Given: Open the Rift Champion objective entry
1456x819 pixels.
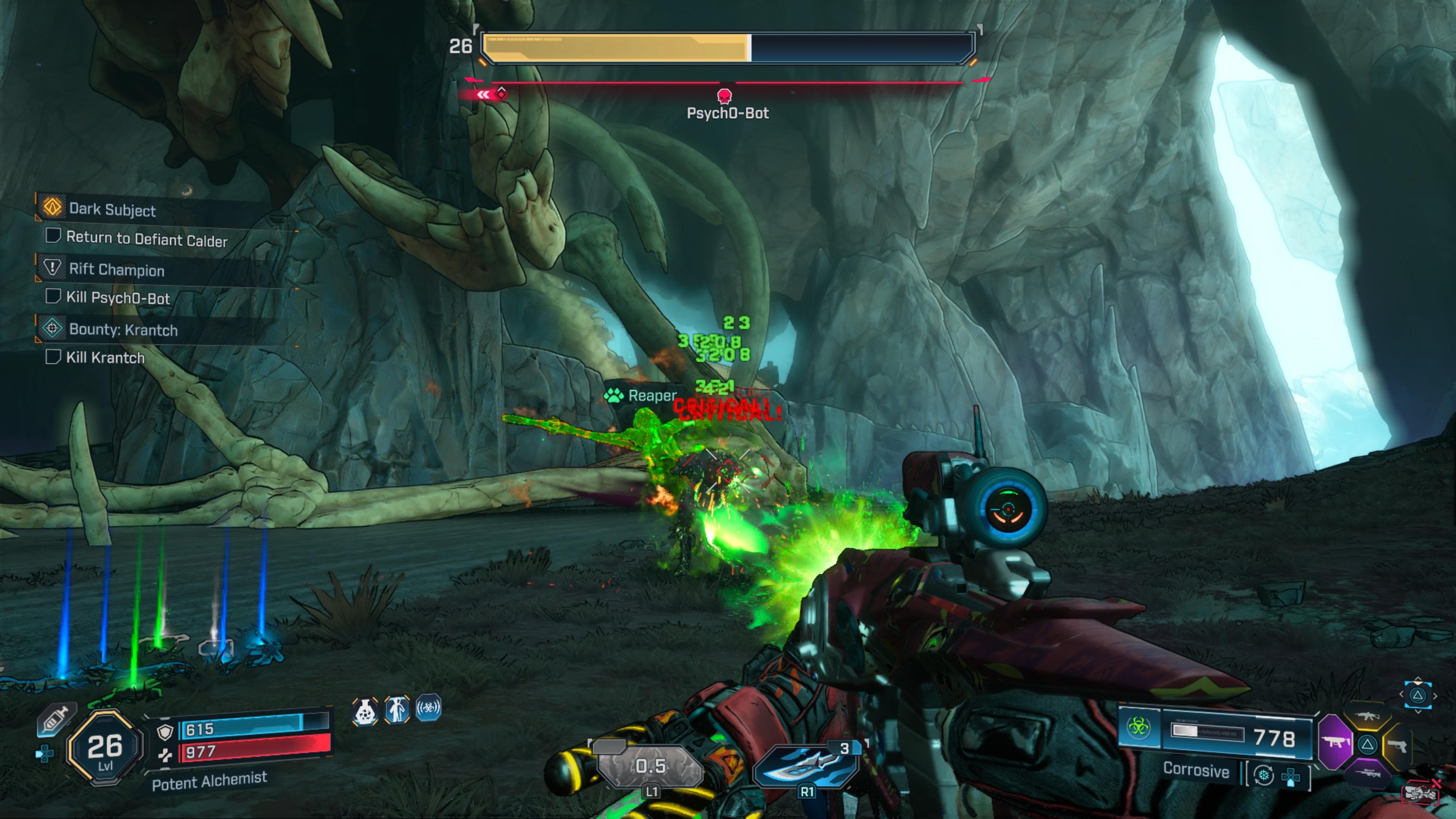Looking at the screenshot, I should (x=116, y=270).
